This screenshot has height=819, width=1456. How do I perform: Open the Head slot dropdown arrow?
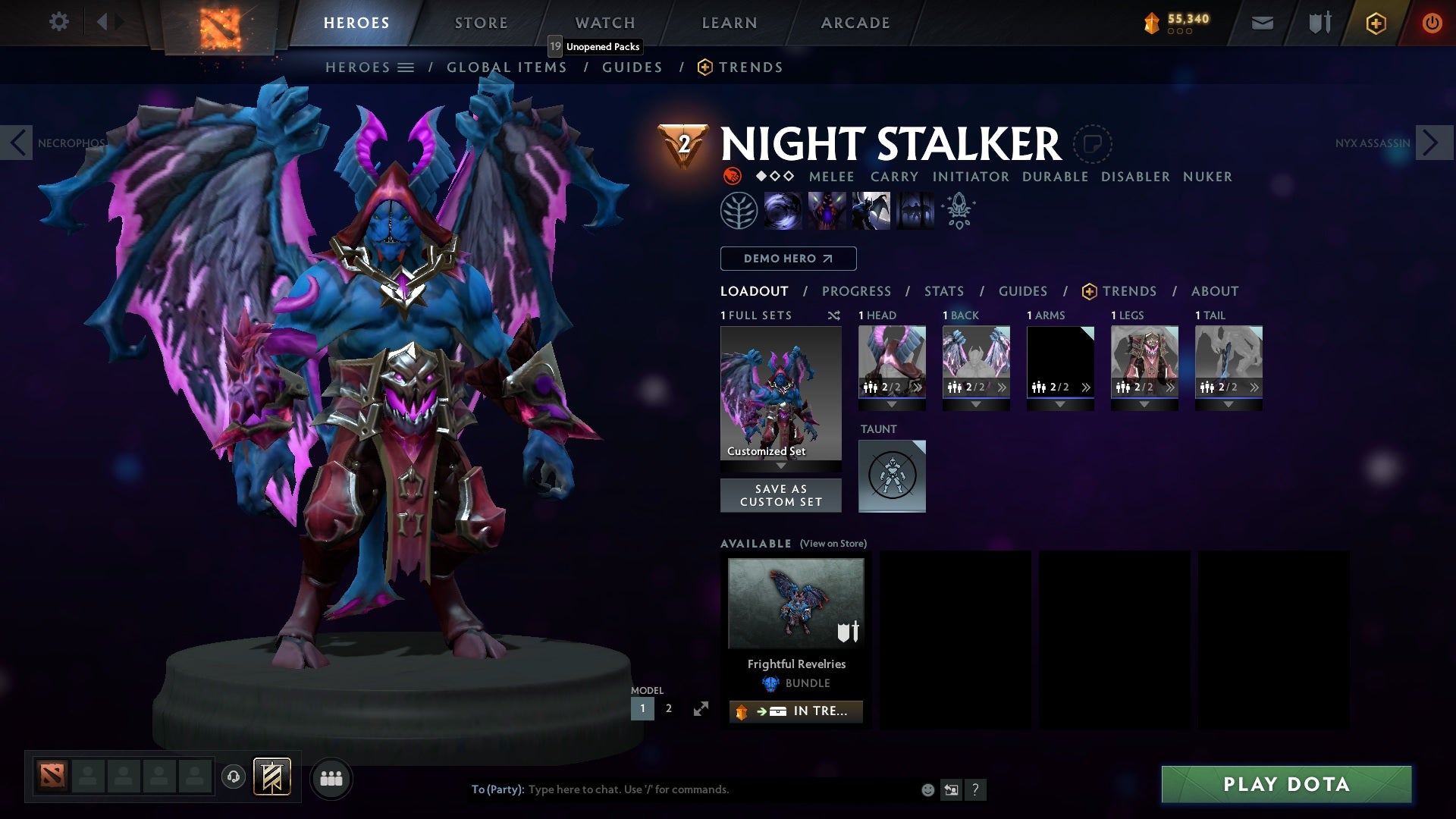pyautogui.click(x=892, y=403)
